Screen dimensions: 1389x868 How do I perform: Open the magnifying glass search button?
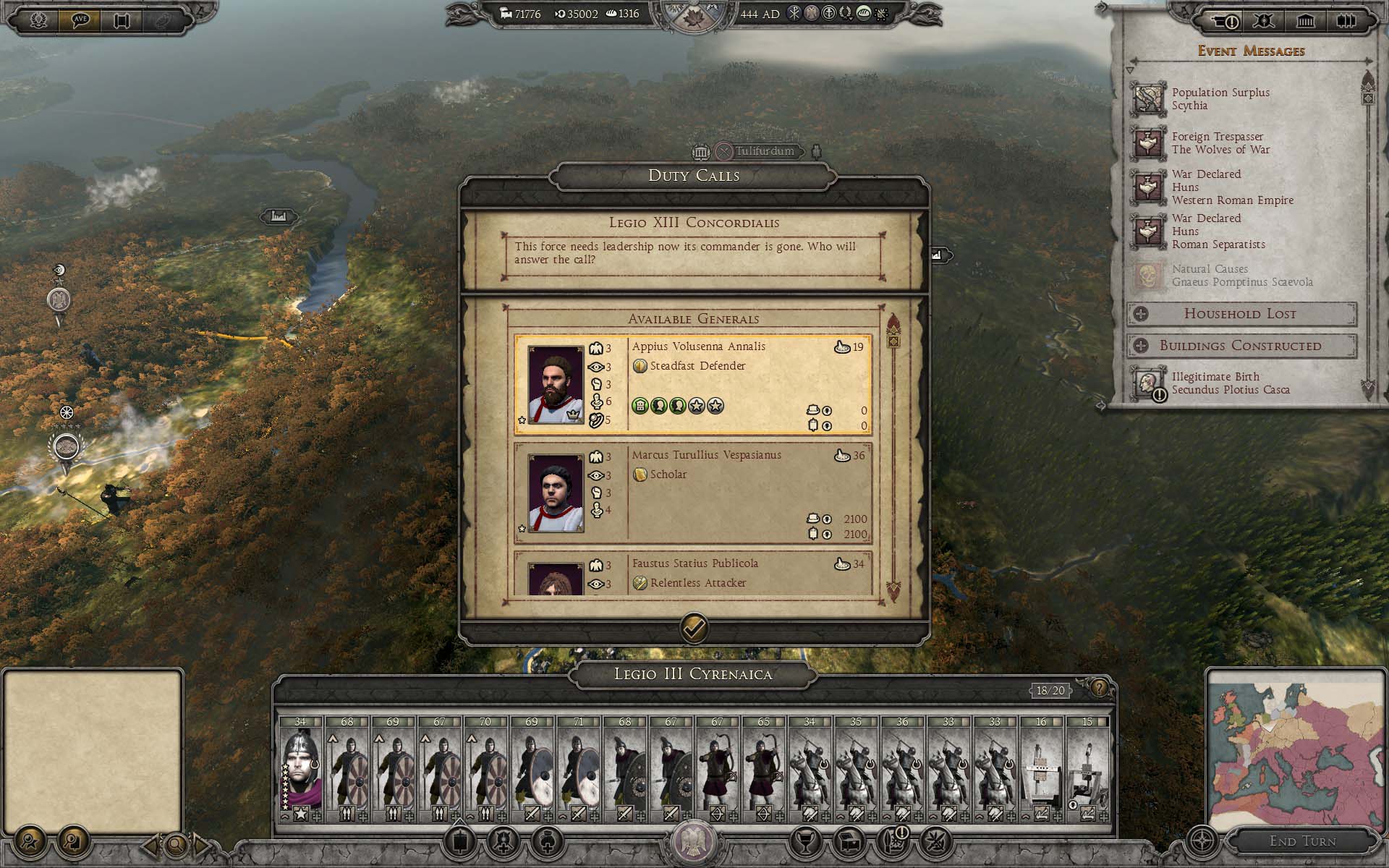(x=175, y=843)
